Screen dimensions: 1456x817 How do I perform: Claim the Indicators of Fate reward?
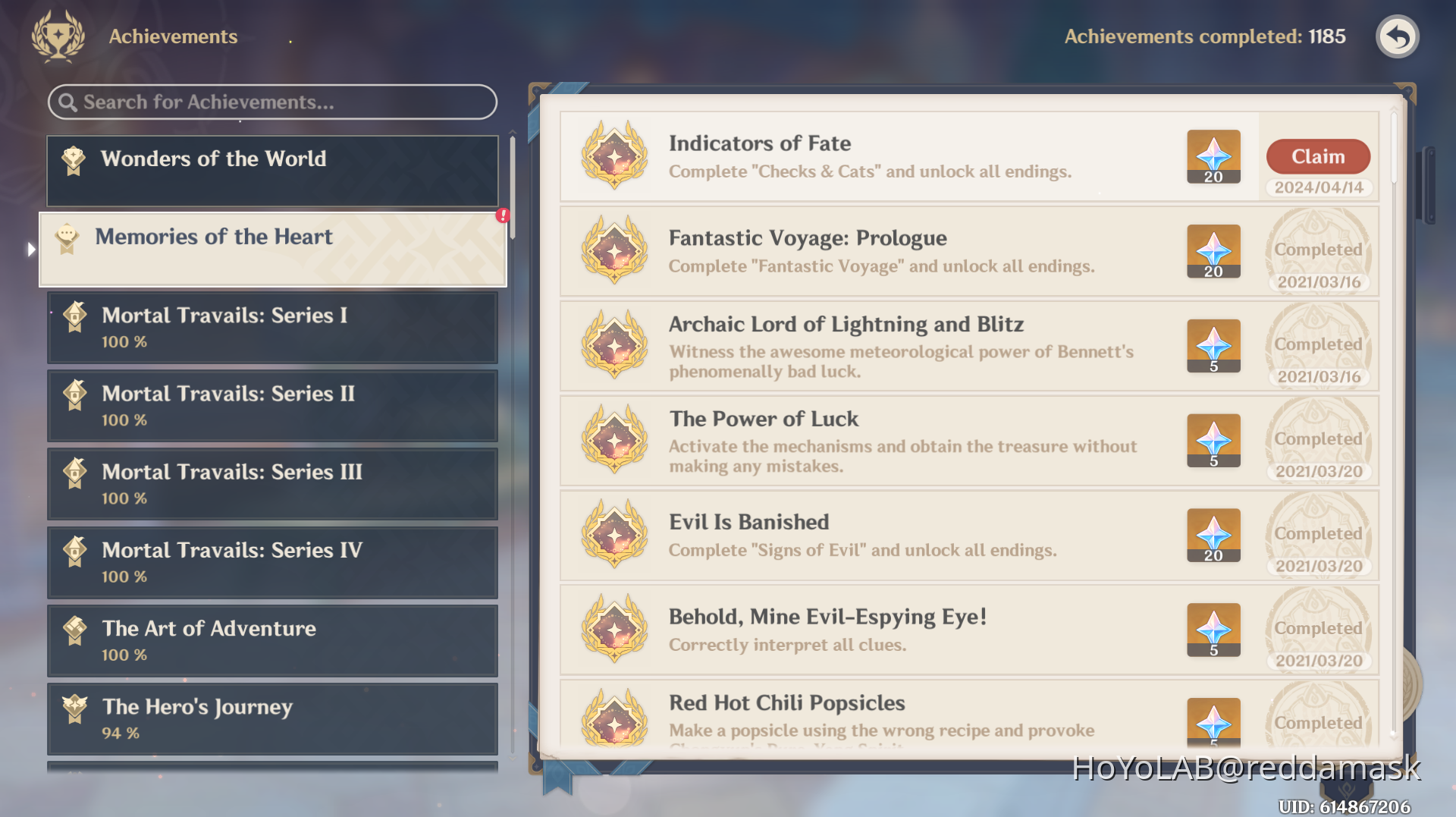click(x=1318, y=156)
